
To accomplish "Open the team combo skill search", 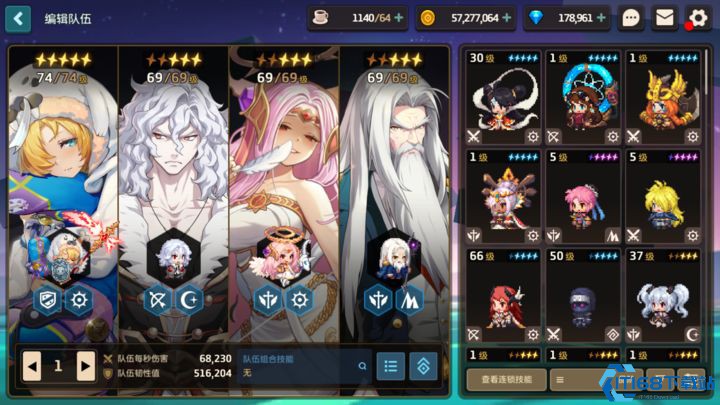I will click(362, 366).
